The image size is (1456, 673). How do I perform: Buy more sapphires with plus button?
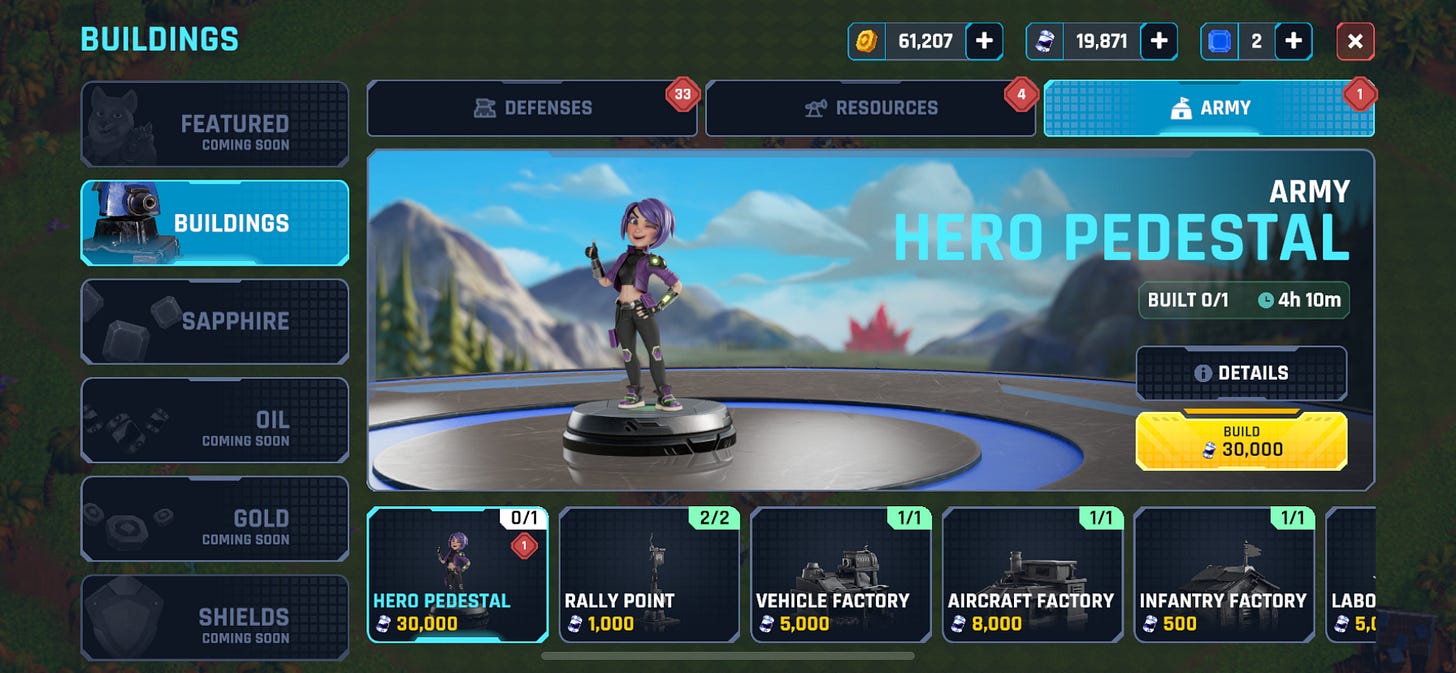(1293, 41)
